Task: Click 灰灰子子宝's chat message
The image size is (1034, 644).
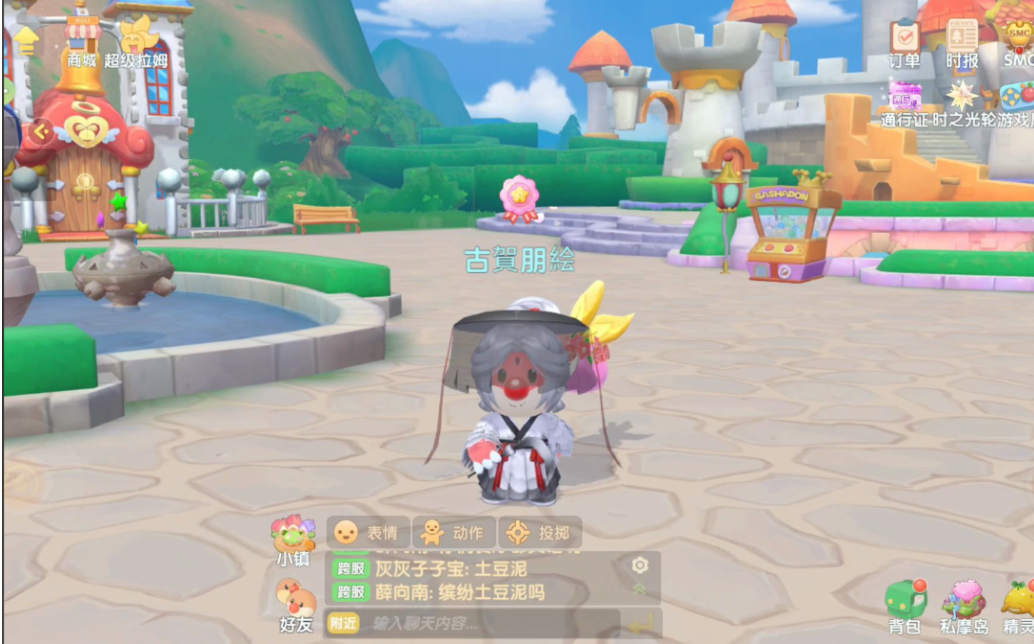Action: point(450,568)
